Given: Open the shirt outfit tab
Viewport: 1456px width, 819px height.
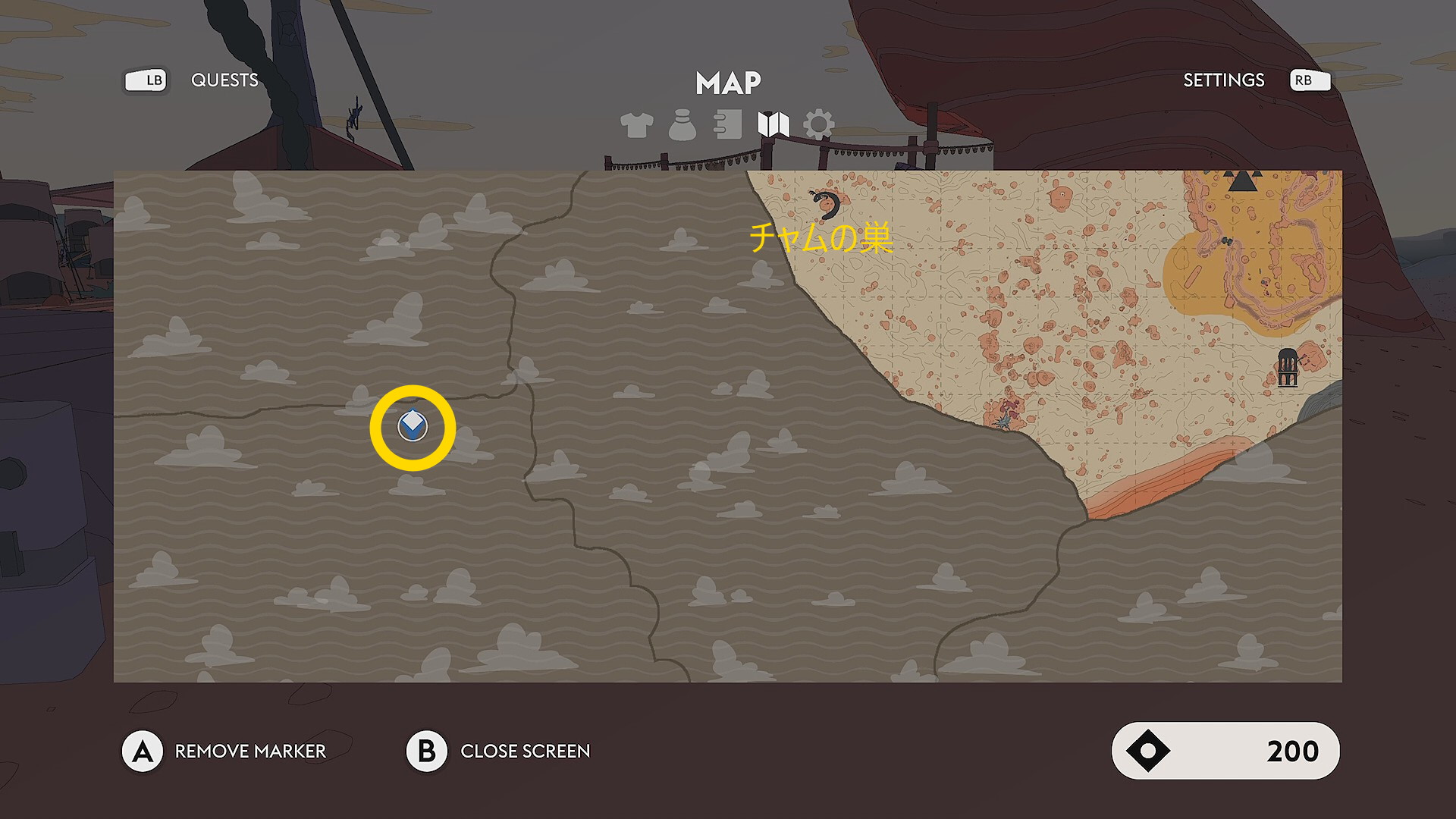Looking at the screenshot, I should click(636, 125).
